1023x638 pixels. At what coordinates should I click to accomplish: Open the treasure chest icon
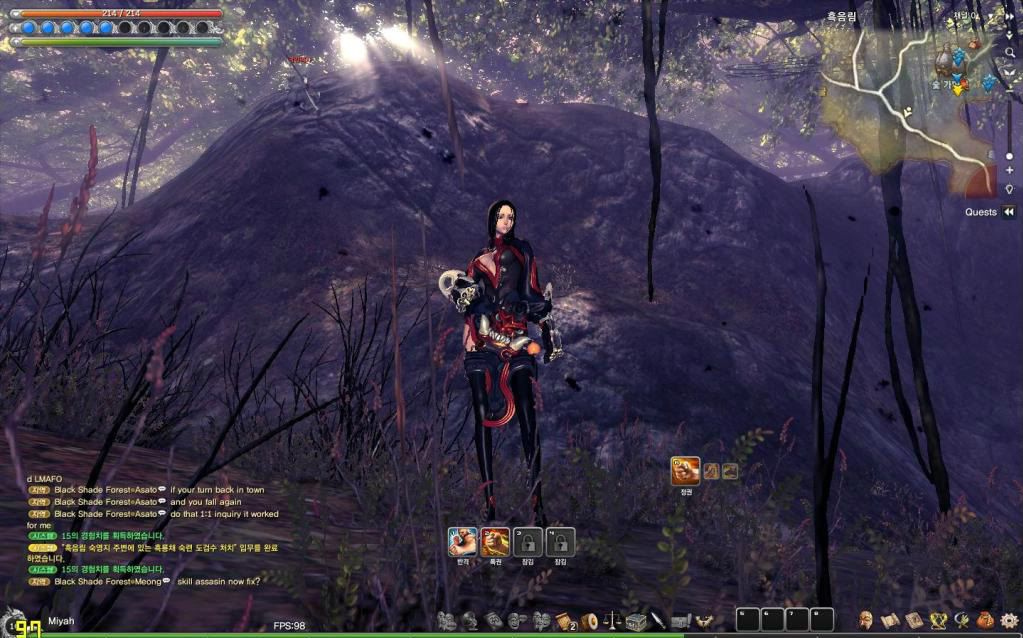[x=636, y=621]
